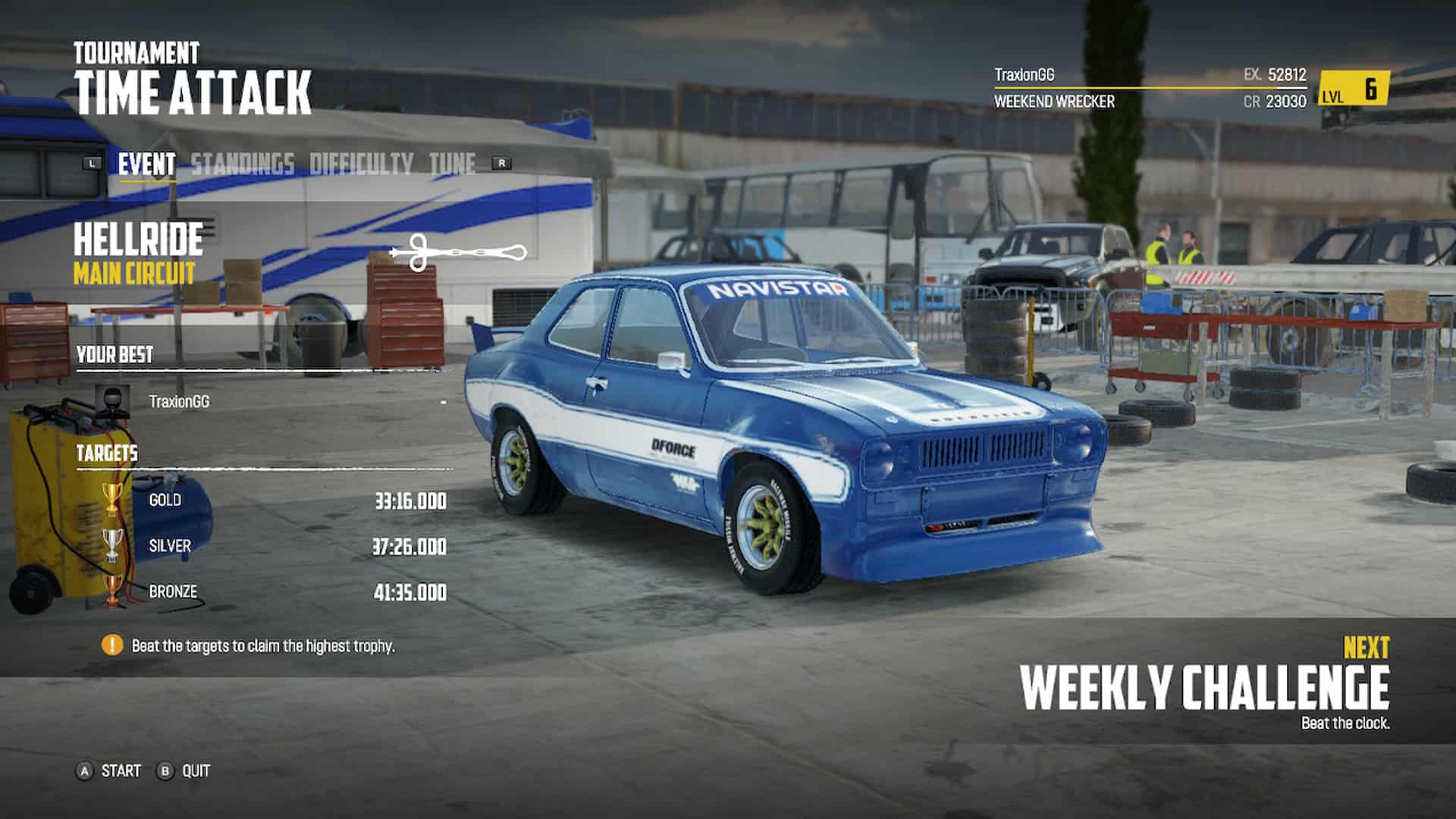Start the Time Attack event
1456x819 pixels.
pos(109,771)
